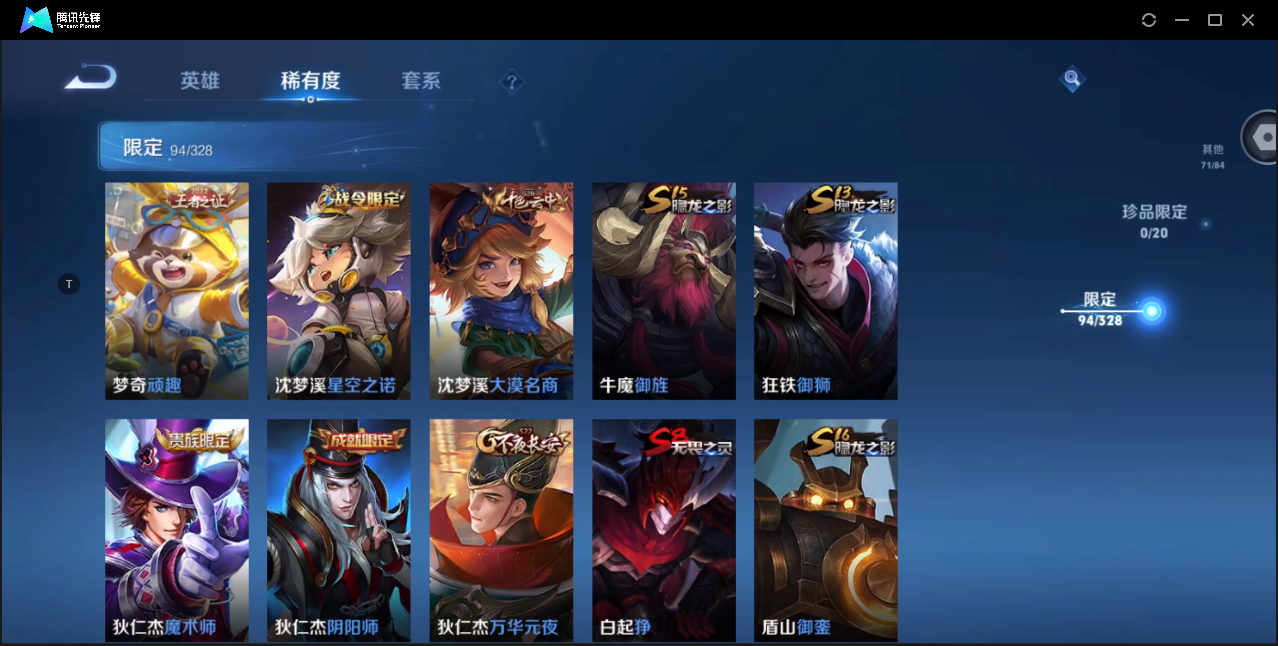View the 盾山 御銮 skin
1278x646 pixels.
(826, 530)
